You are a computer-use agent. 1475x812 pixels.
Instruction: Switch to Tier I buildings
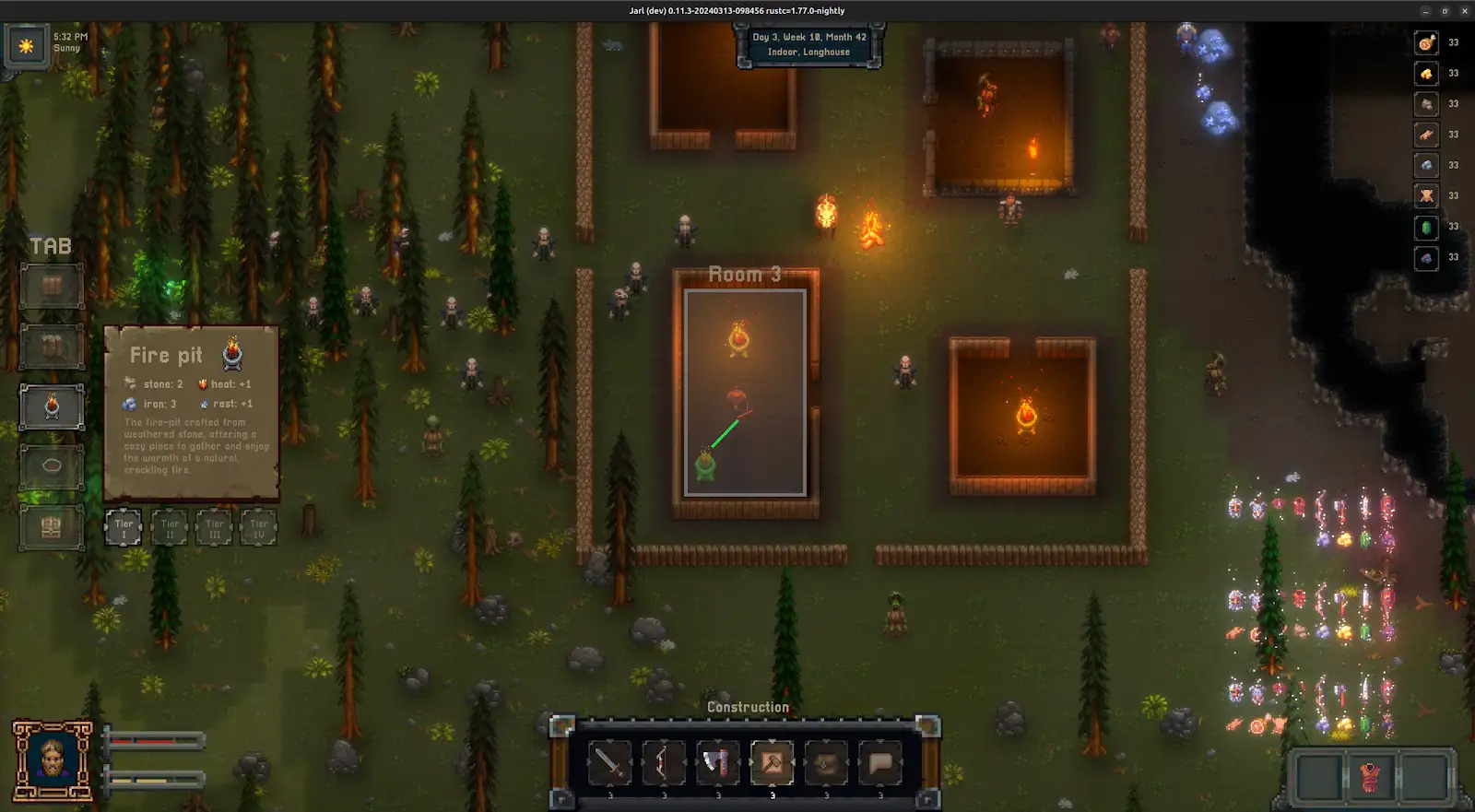click(x=124, y=528)
